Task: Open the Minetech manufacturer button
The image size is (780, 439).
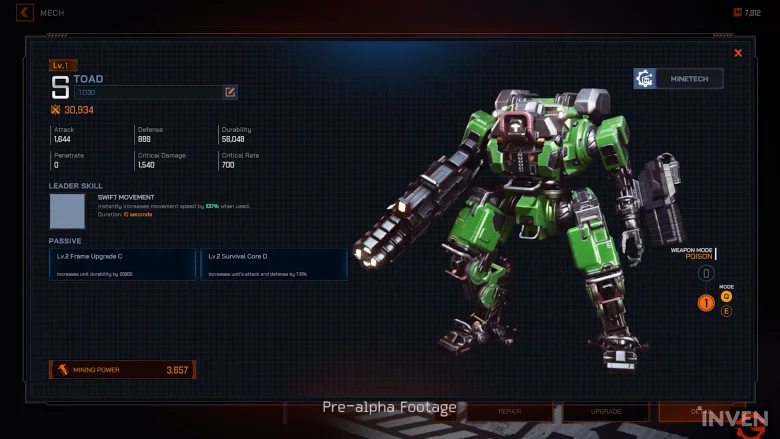Action: pyautogui.click(x=678, y=78)
